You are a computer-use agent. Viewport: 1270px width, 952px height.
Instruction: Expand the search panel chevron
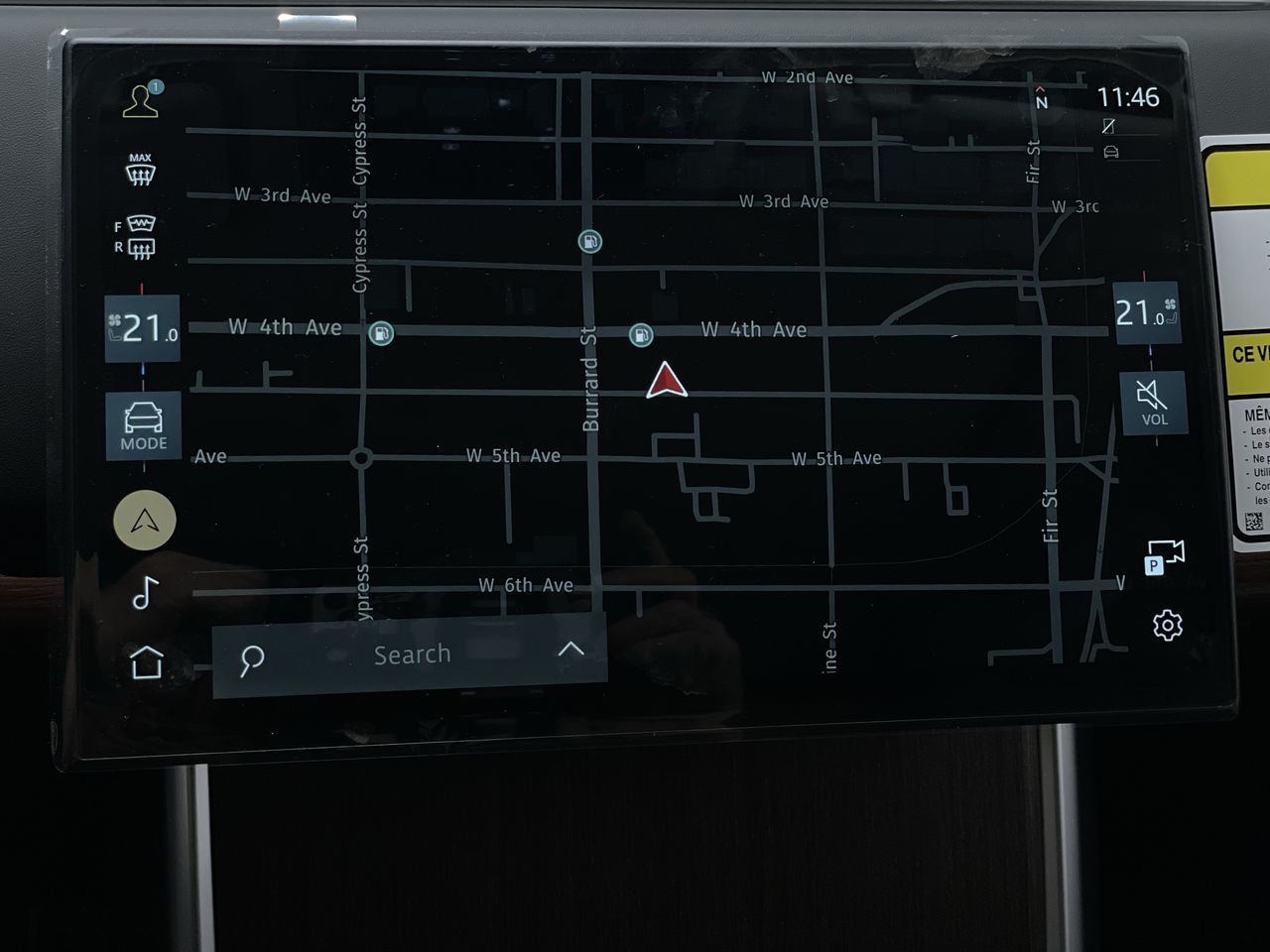pos(571,650)
